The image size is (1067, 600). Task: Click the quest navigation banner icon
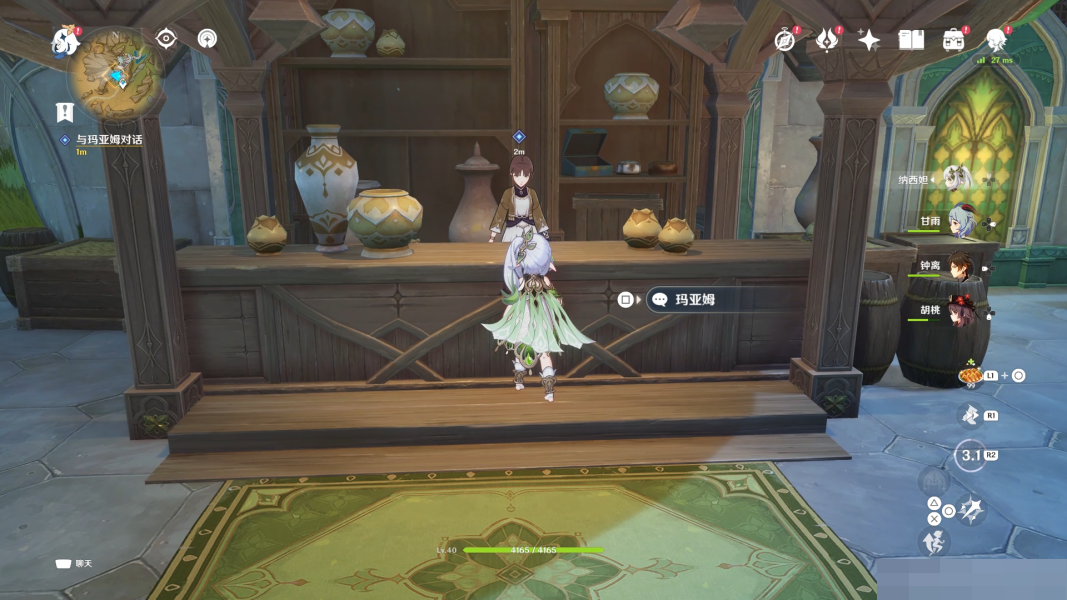pyautogui.click(x=66, y=112)
